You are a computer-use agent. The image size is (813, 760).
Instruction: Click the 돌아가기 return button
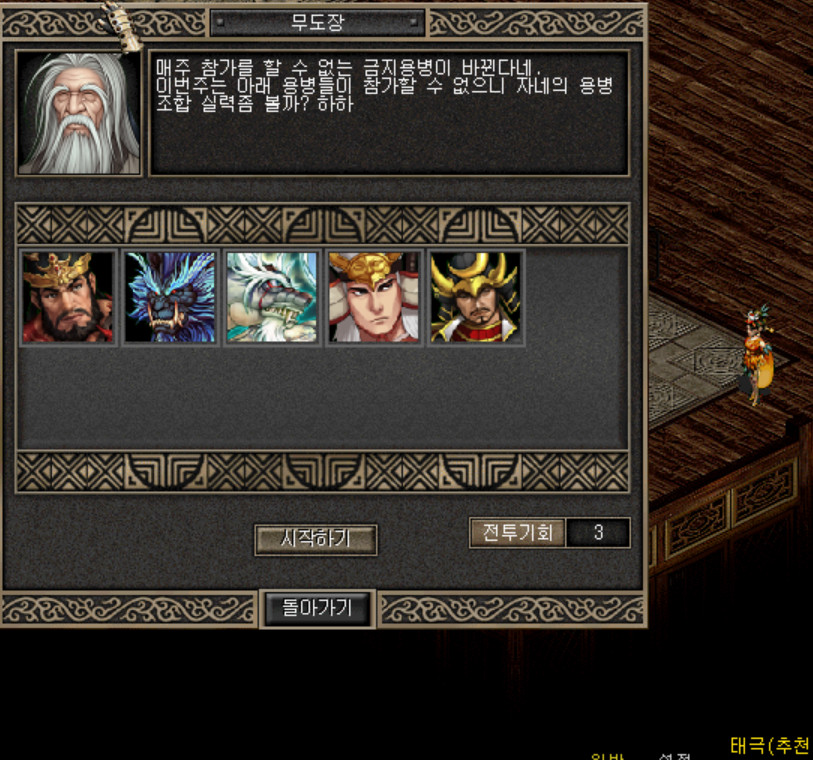[x=318, y=608]
